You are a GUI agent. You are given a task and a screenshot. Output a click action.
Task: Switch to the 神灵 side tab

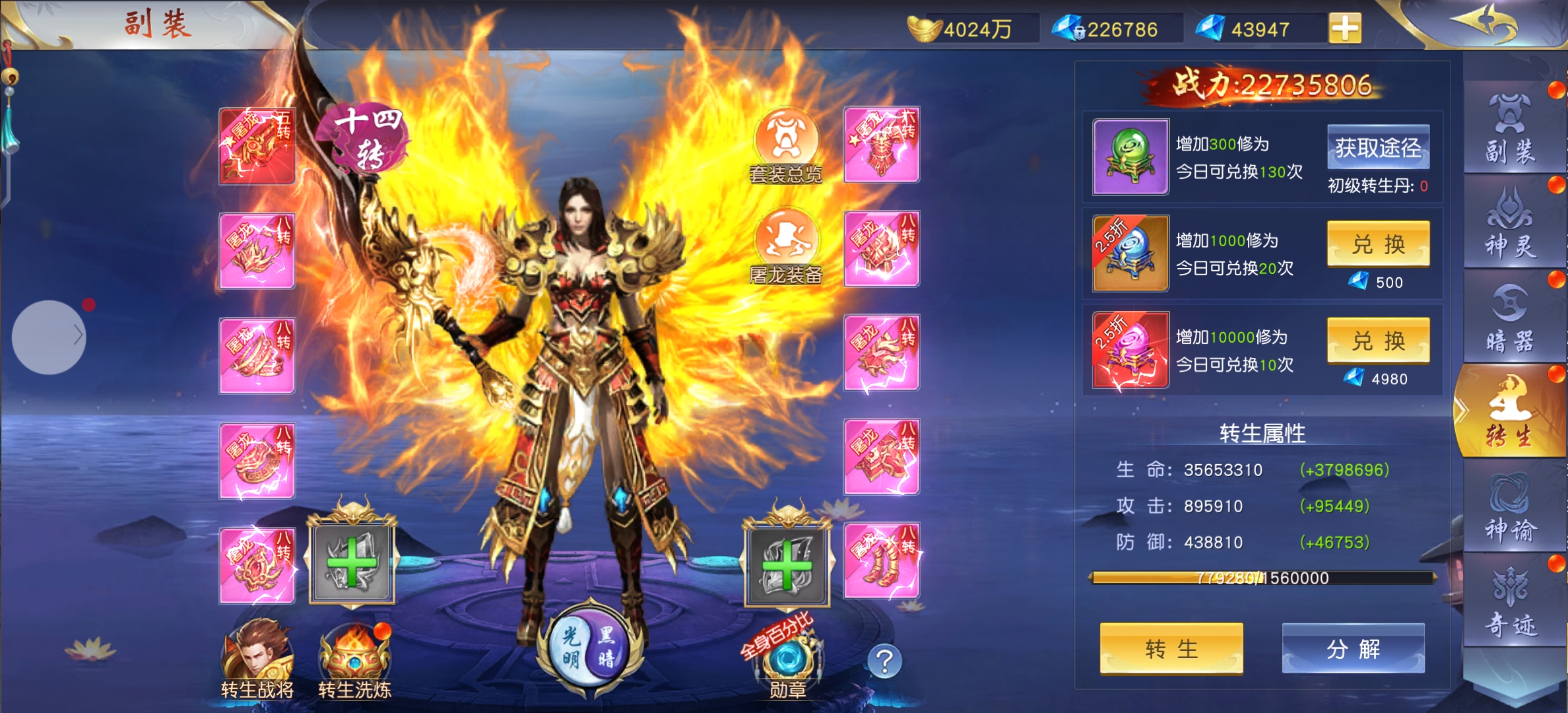1510,224
